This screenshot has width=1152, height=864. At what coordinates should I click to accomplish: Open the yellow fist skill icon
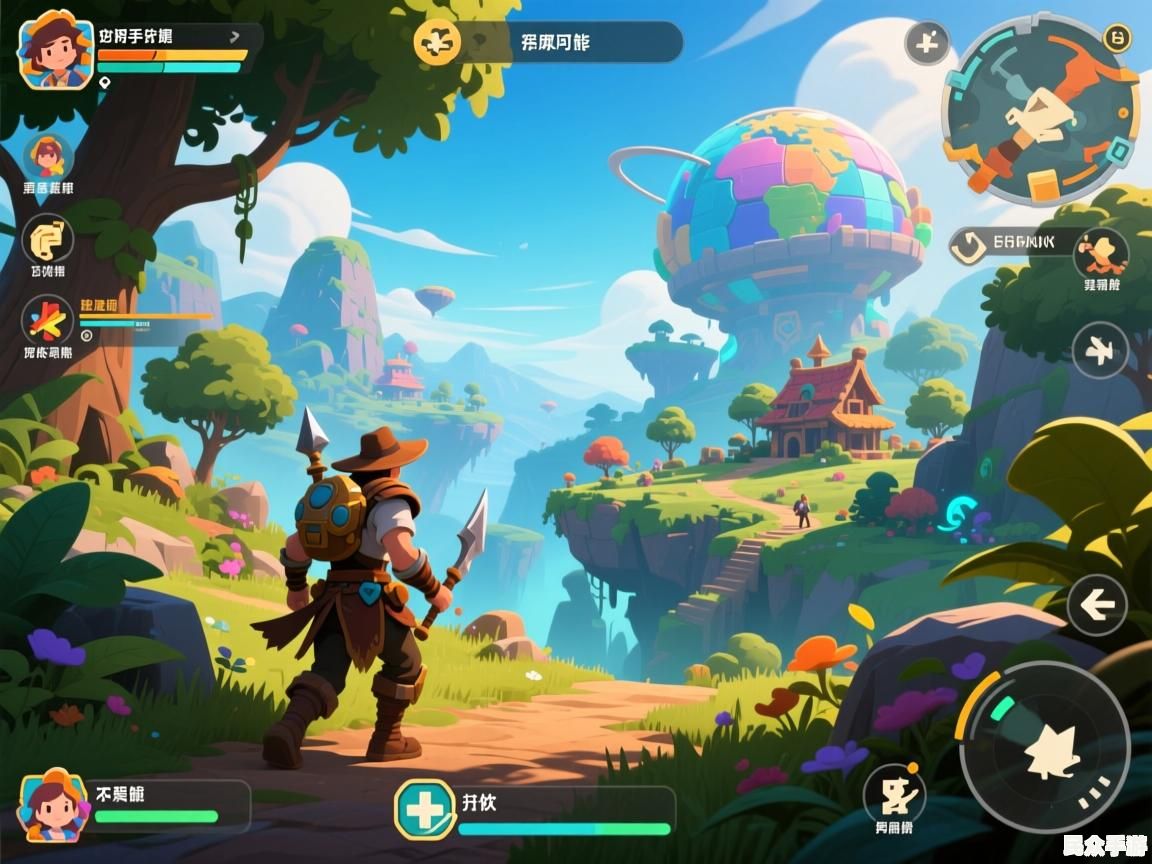coord(47,240)
